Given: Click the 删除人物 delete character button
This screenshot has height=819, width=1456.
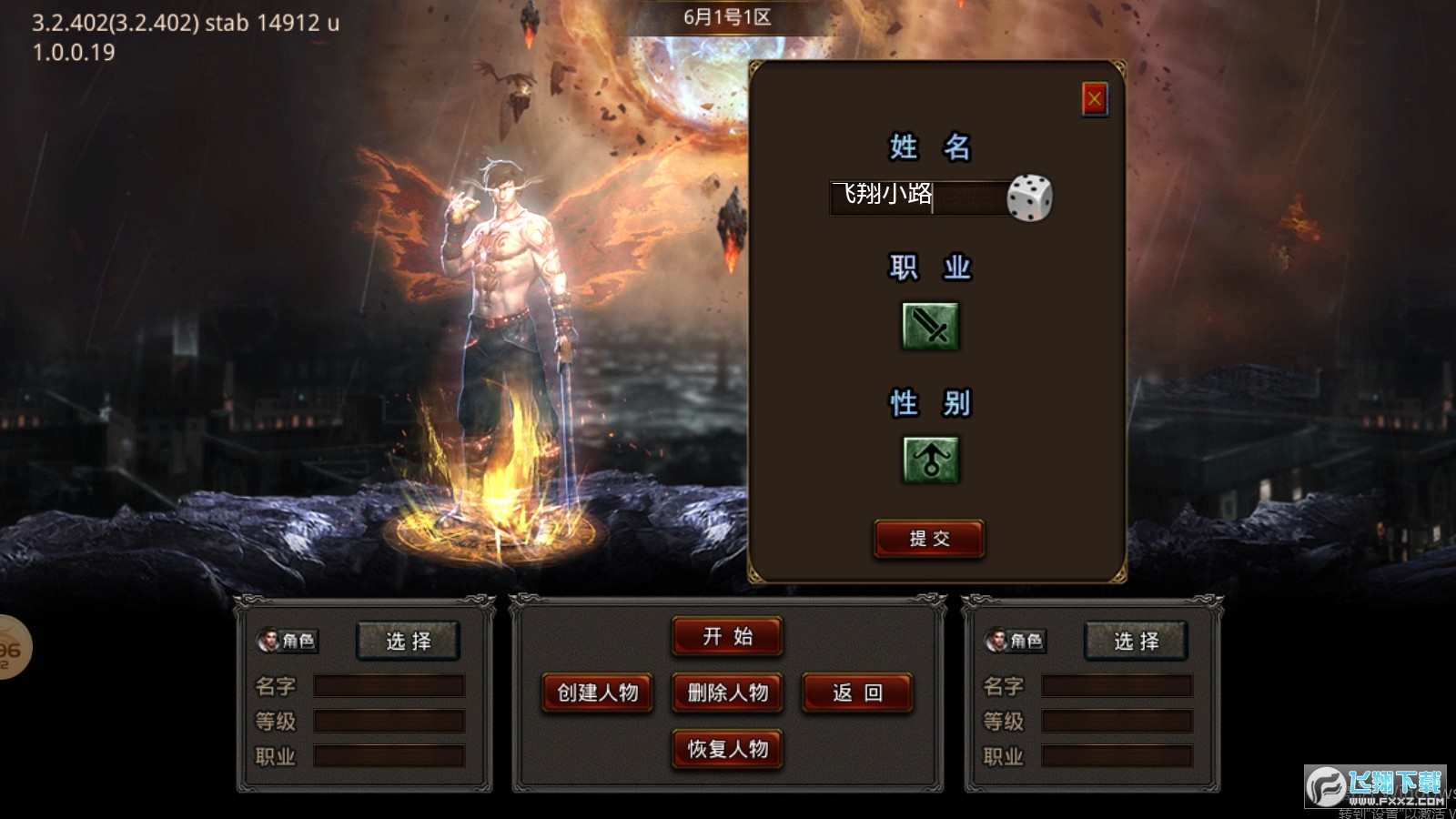Looking at the screenshot, I should pyautogui.click(x=727, y=693).
